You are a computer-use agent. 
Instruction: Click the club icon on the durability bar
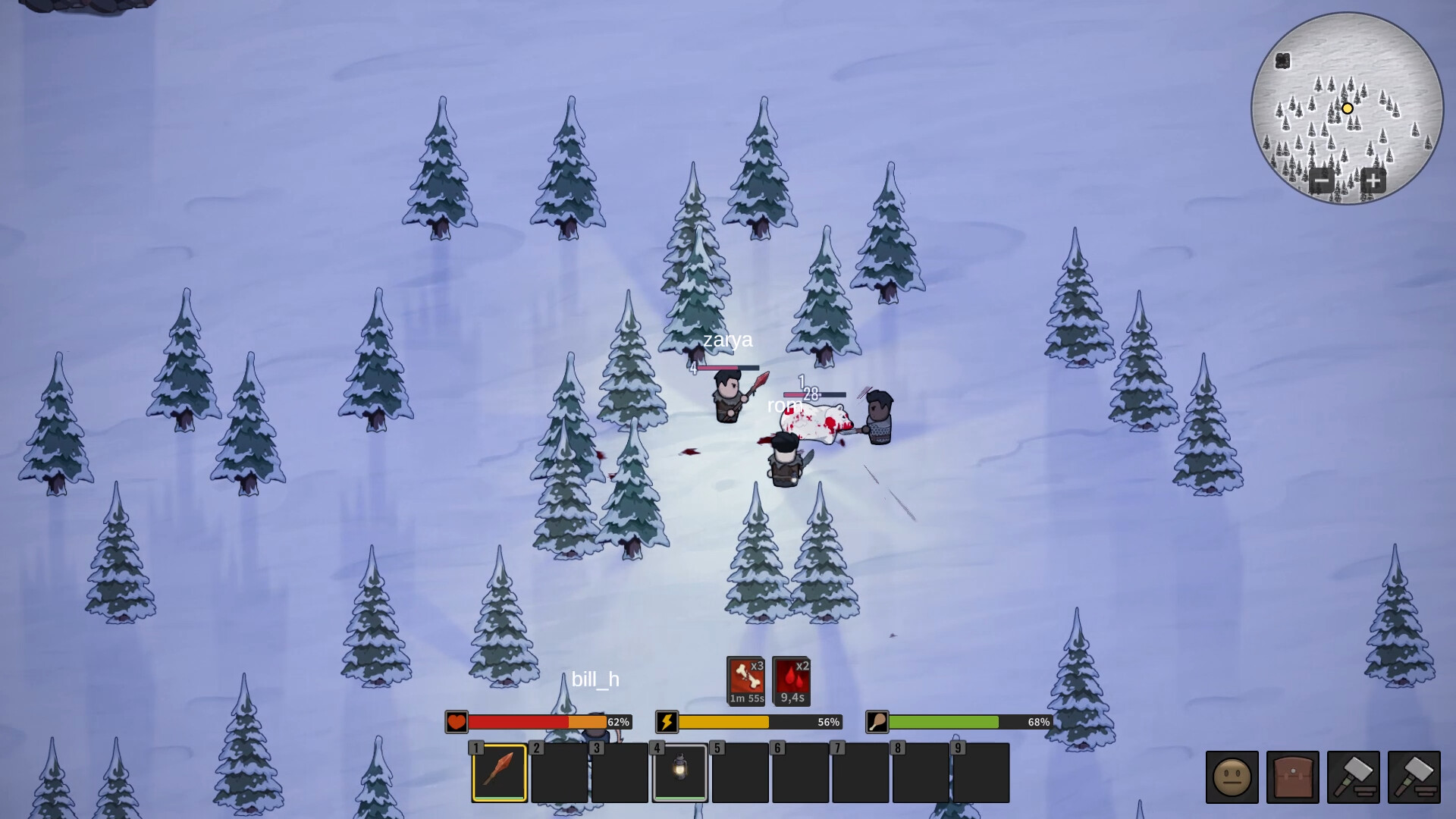pyautogui.click(x=877, y=723)
